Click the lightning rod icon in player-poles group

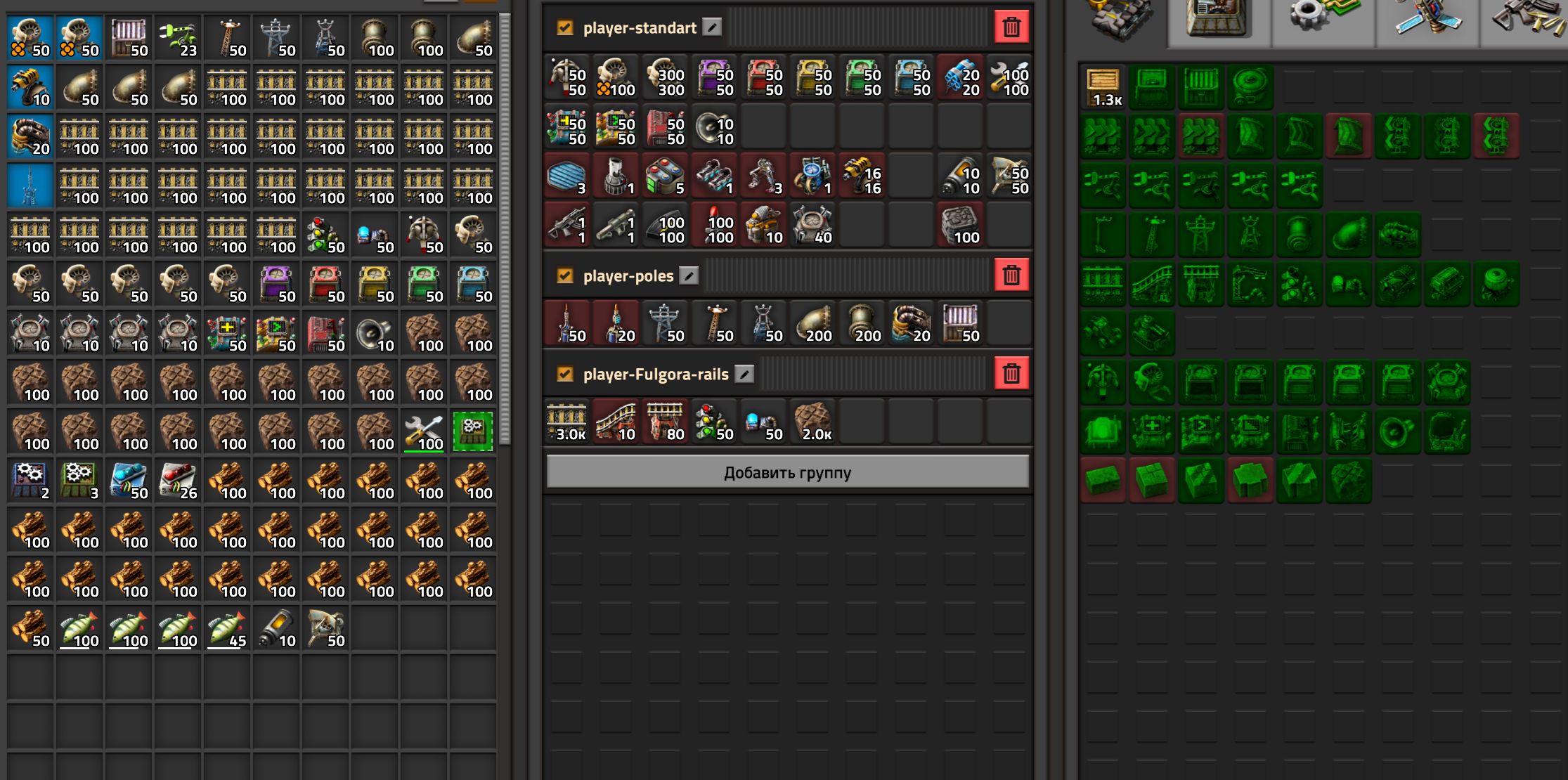pos(567,322)
